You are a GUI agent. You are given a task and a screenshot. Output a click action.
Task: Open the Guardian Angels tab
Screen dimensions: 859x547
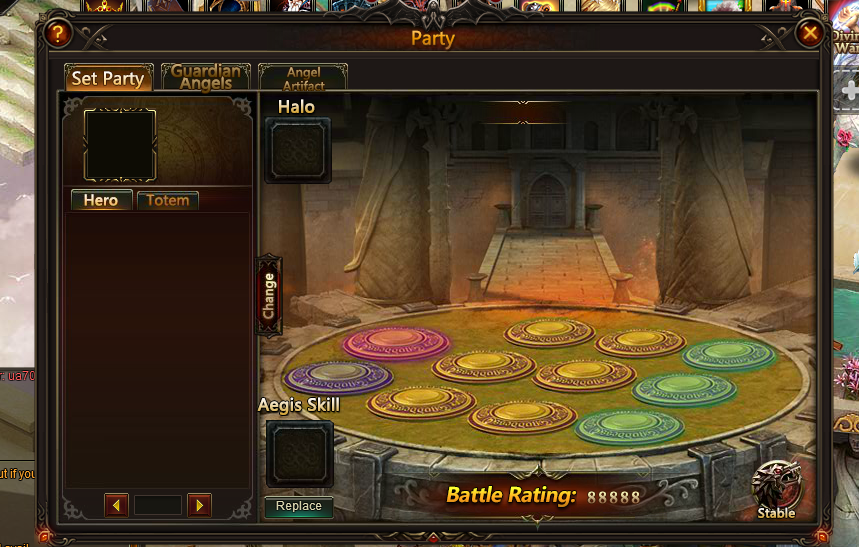[x=206, y=77]
